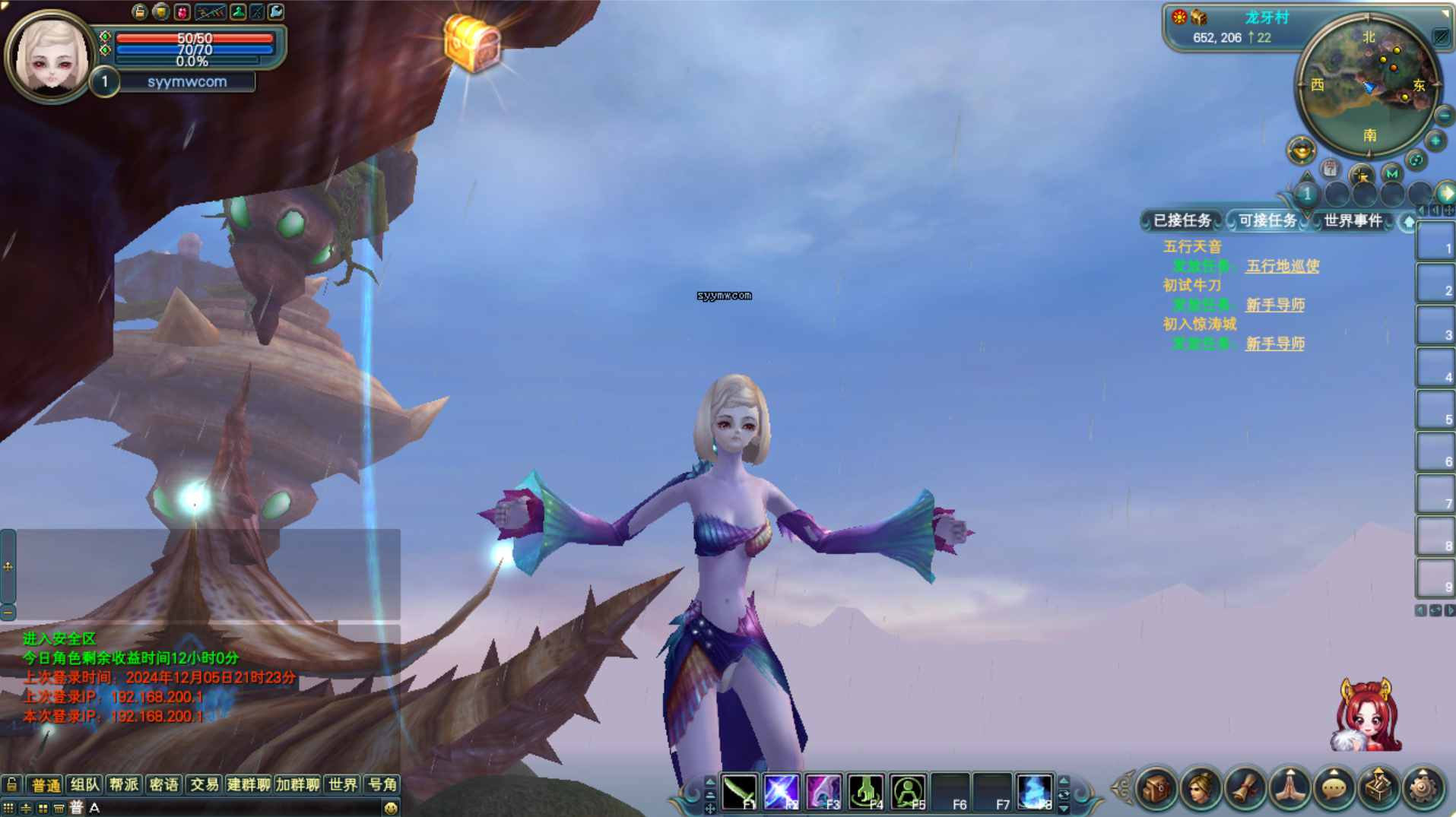Choose the 交易 chat channel tab
Screen dimensions: 1456x817
(204, 784)
